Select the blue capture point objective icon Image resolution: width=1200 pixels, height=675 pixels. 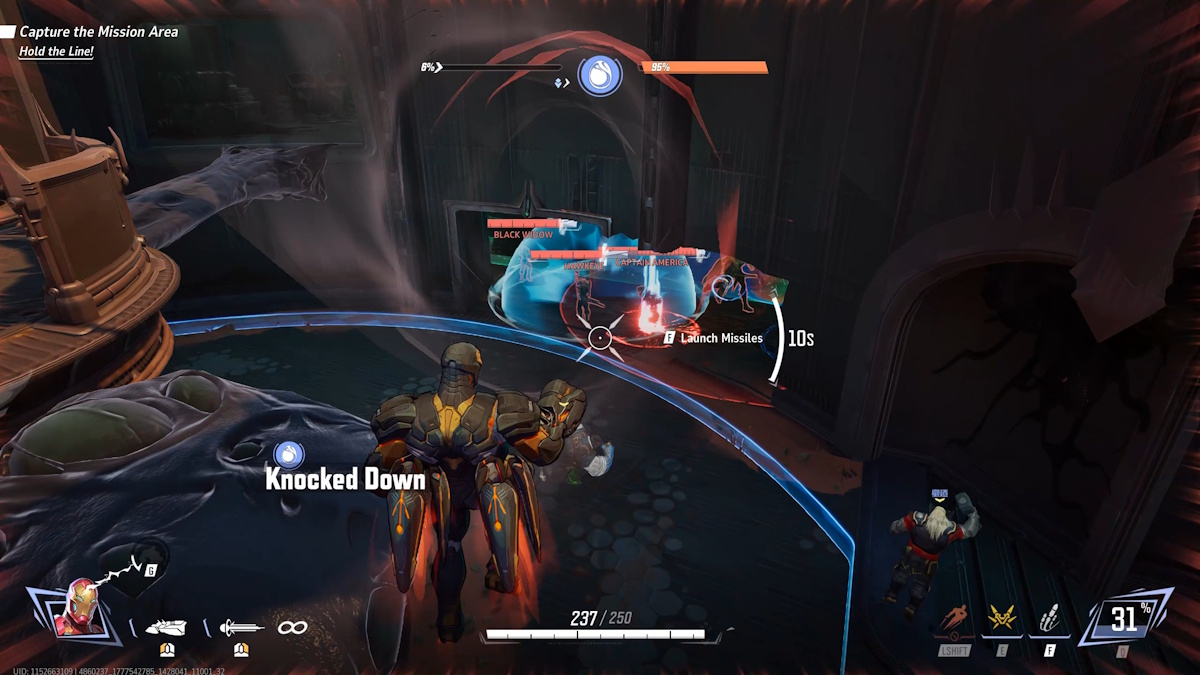coord(600,76)
